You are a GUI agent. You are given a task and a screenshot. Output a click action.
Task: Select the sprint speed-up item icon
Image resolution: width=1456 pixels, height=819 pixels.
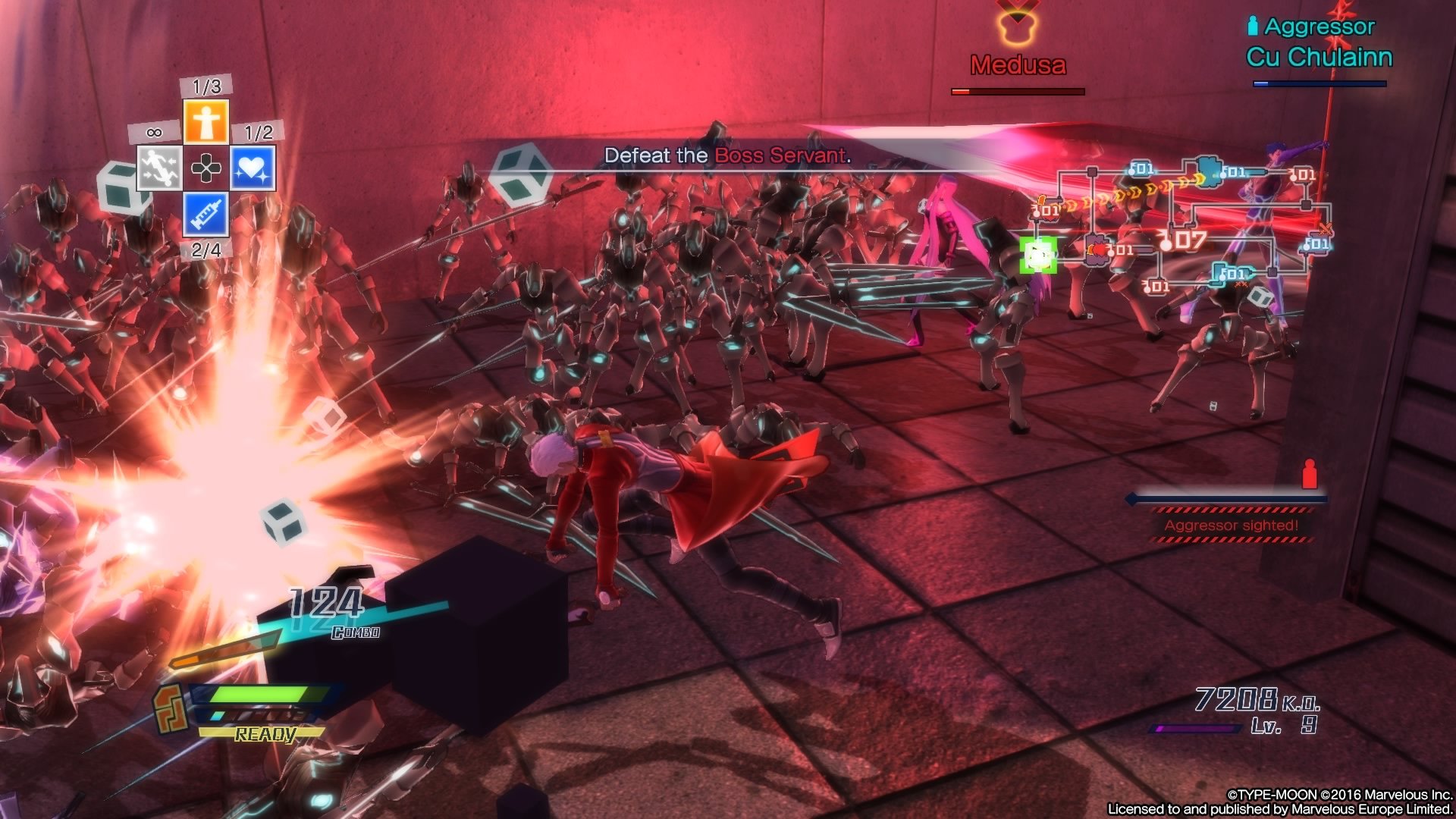click(x=159, y=167)
